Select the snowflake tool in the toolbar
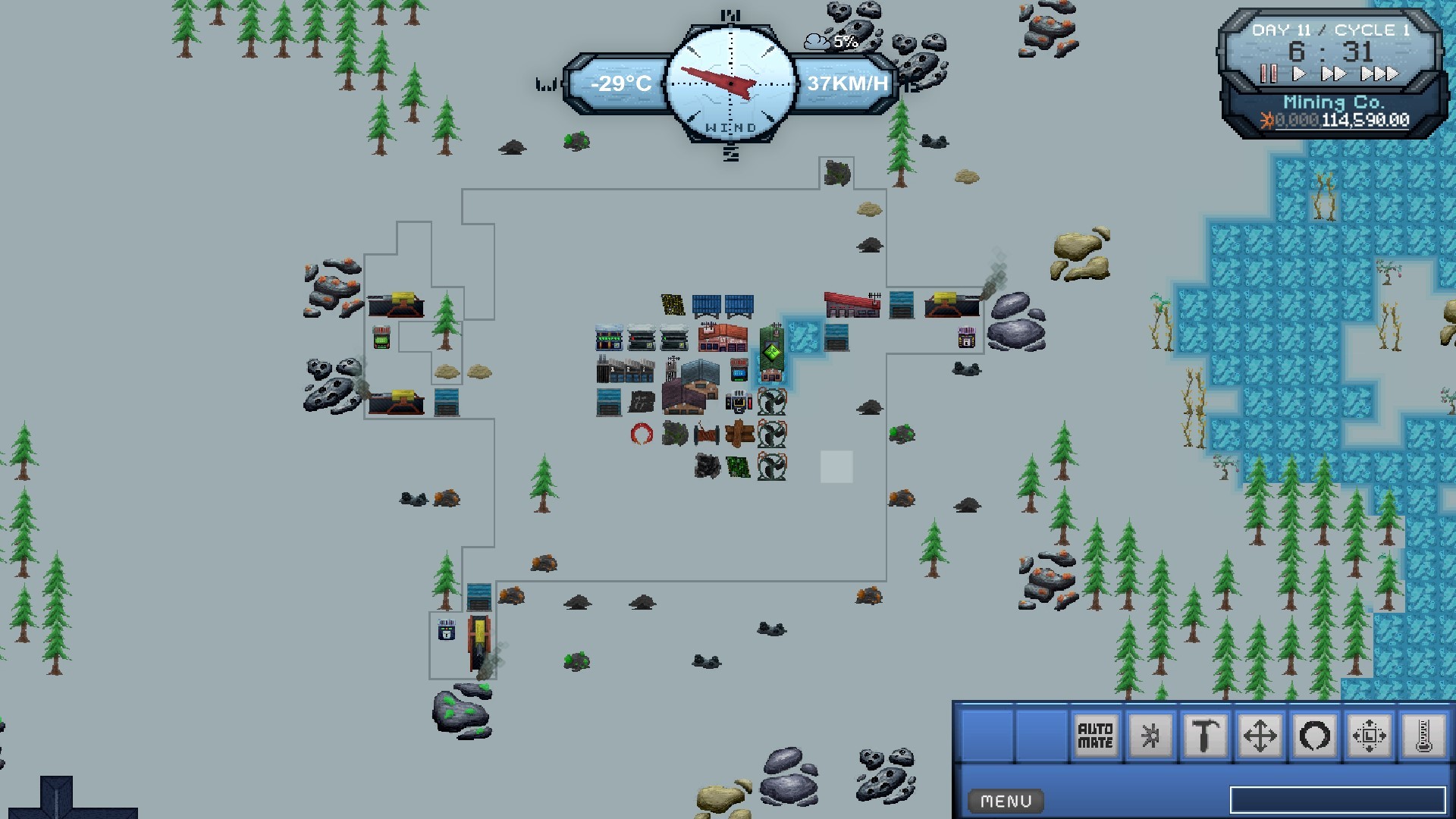 point(1150,736)
